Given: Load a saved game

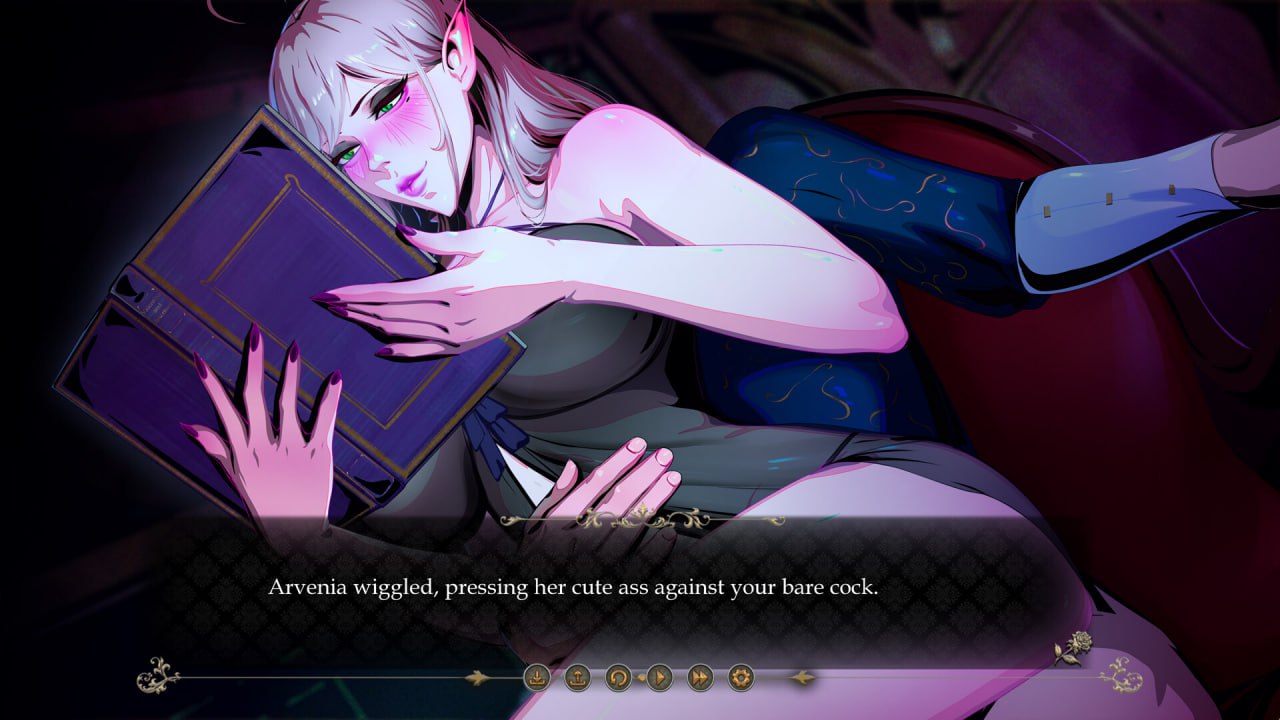Looking at the screenshot, I should coord(576,677).
